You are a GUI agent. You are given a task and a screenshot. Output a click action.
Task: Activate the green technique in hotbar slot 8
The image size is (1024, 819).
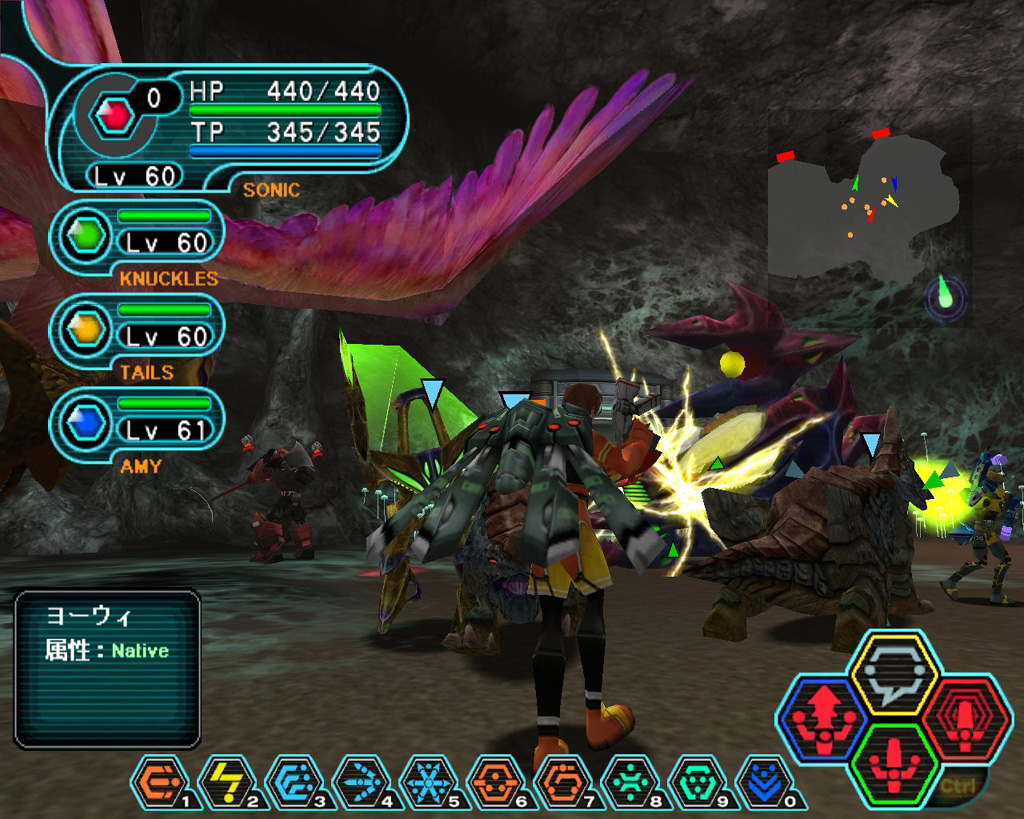coord(629,781)
